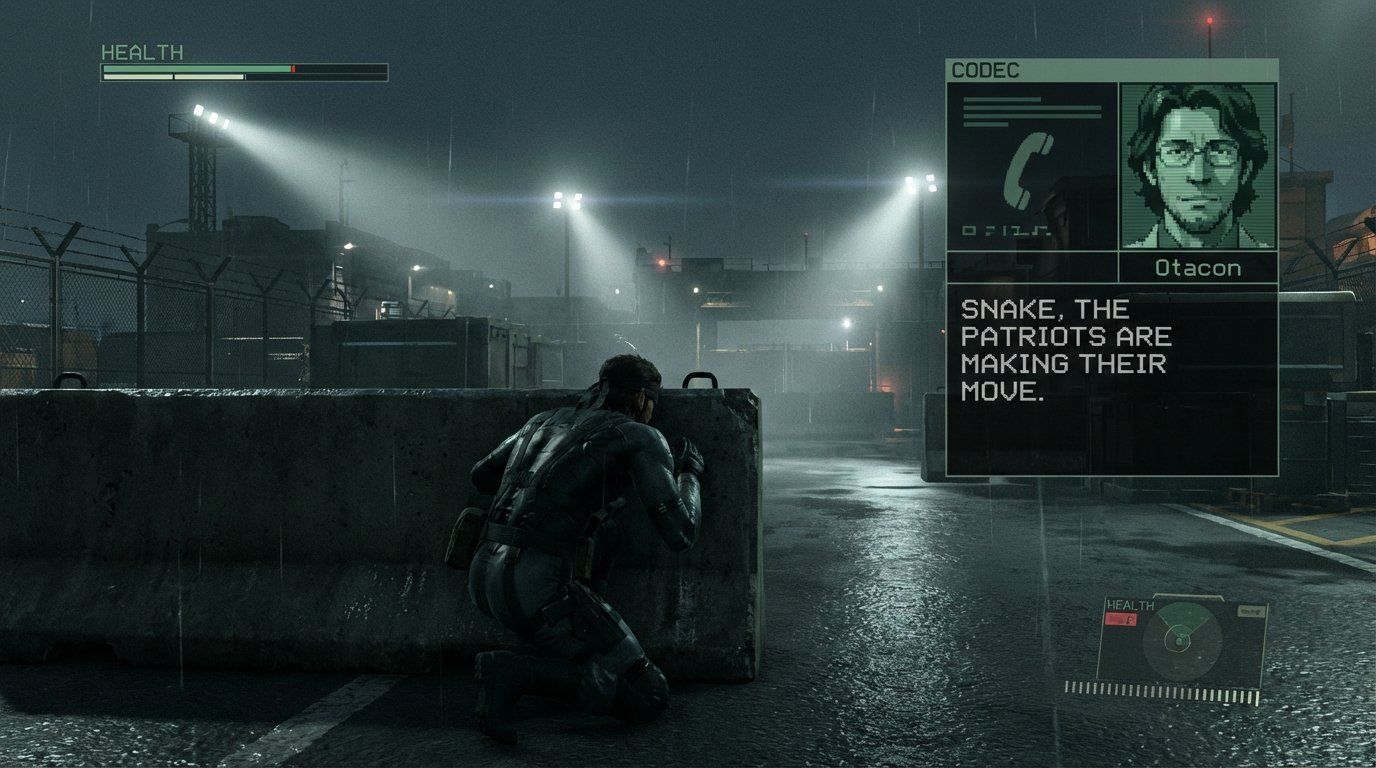Select the Otacon name label

[1196, 267]
